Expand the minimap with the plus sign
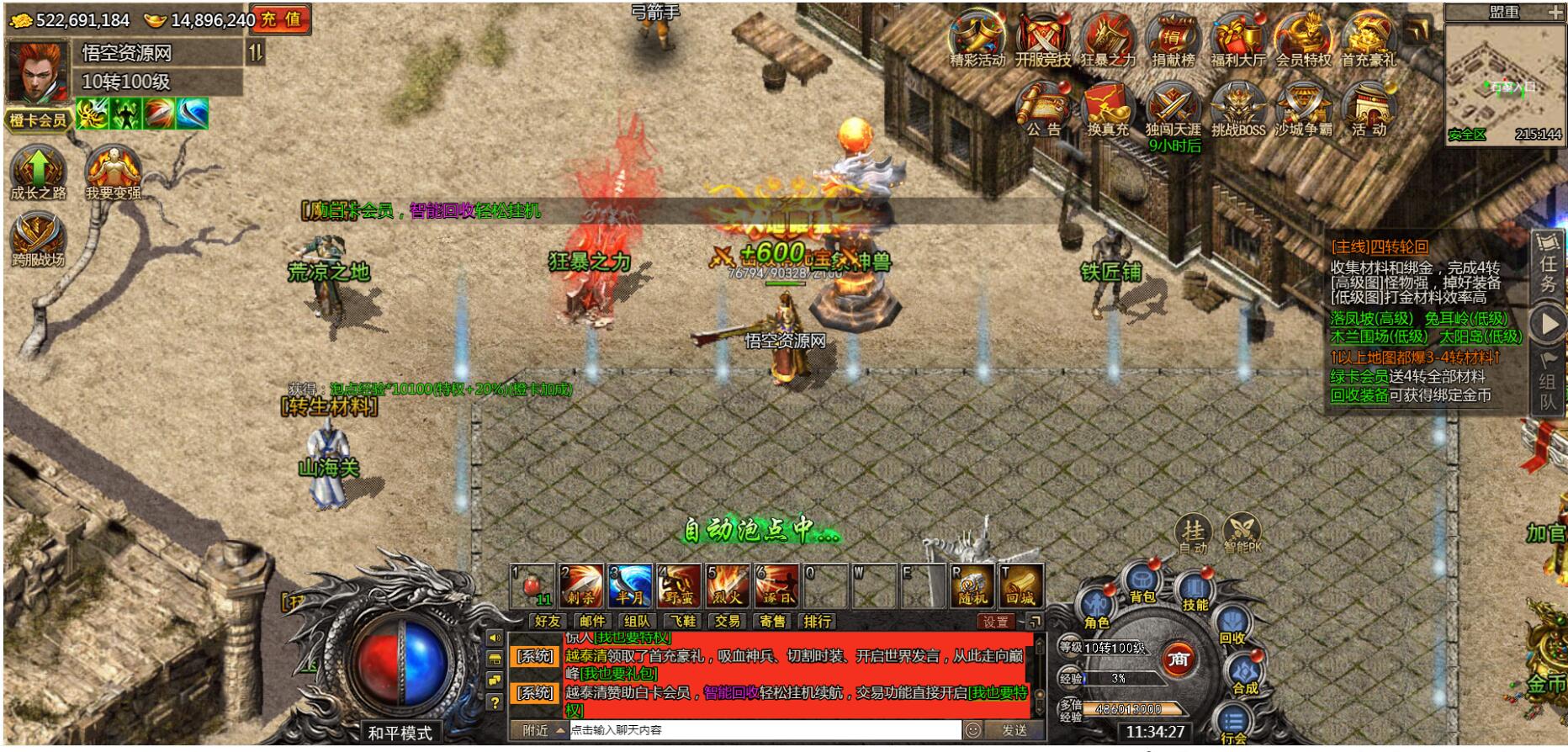 (x=1555, y=12)
